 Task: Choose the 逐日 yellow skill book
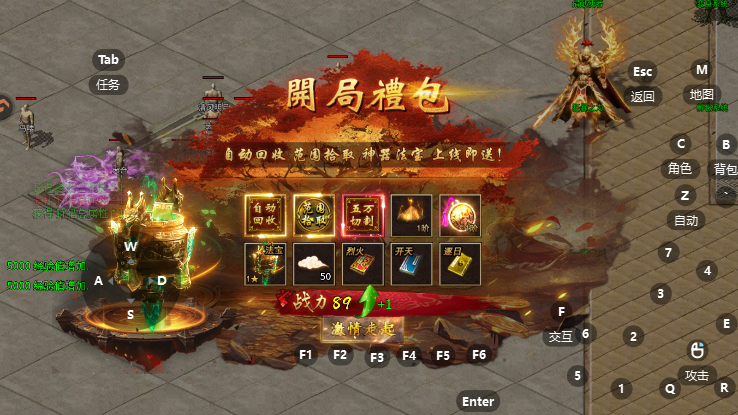(460, 263)
